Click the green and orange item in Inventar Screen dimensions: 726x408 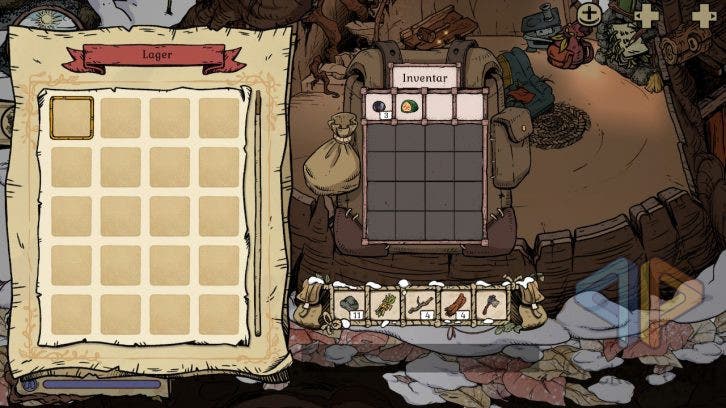coord(409,105)
